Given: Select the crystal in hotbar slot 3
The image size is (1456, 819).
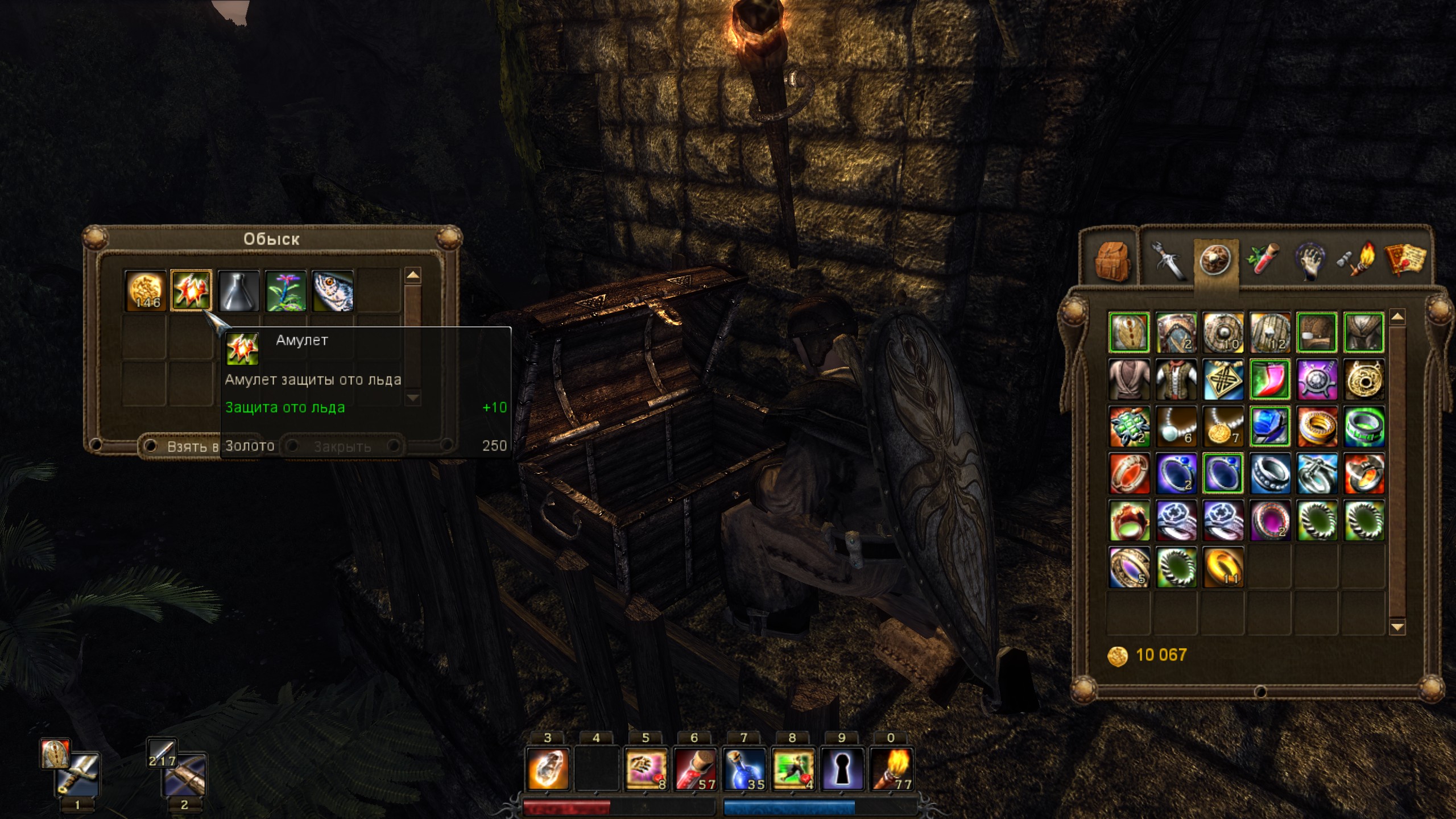Looking at the screenshot, I should [548, 769].
